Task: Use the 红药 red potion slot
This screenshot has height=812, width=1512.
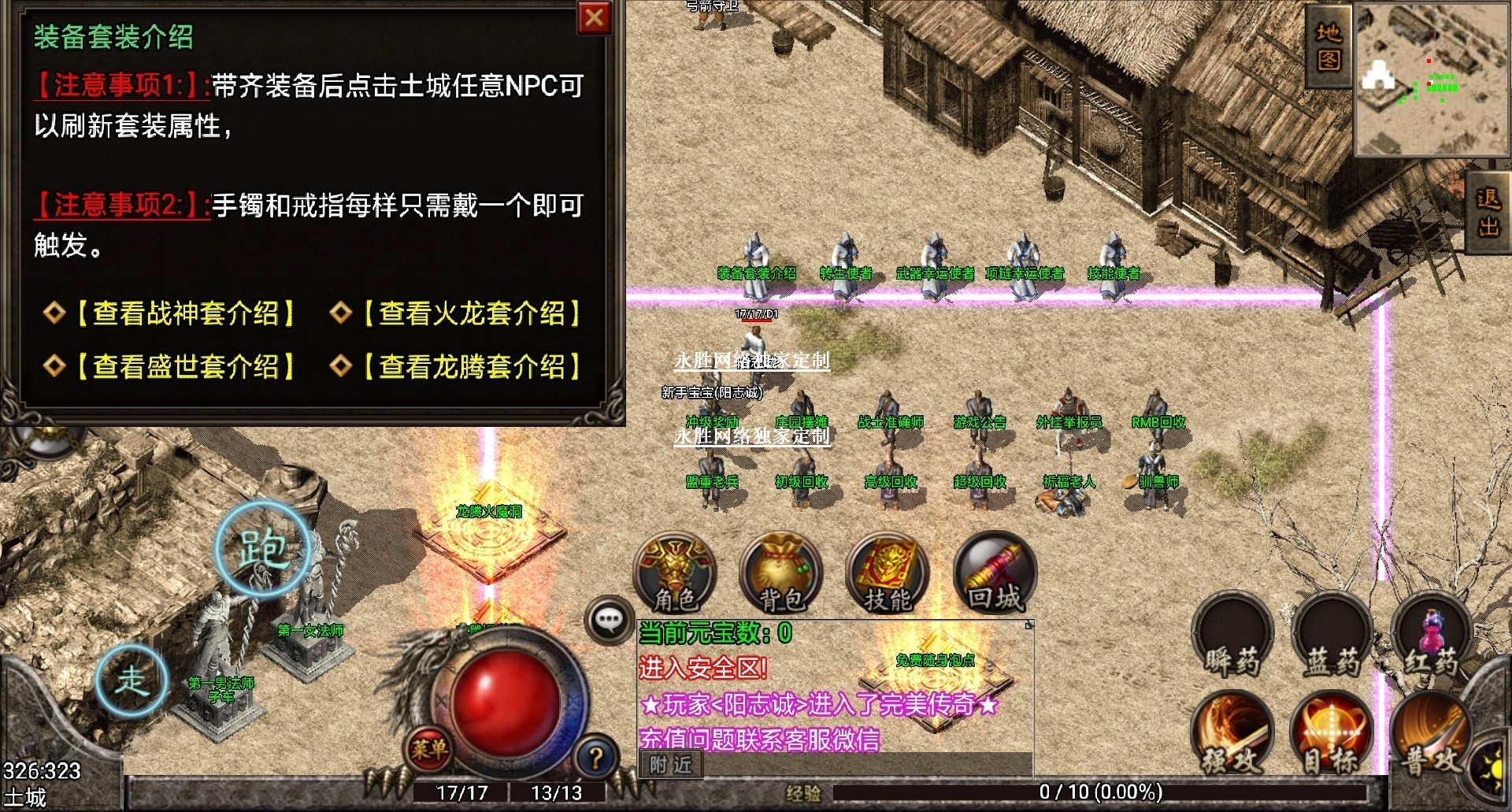Action: (1430, 638)
